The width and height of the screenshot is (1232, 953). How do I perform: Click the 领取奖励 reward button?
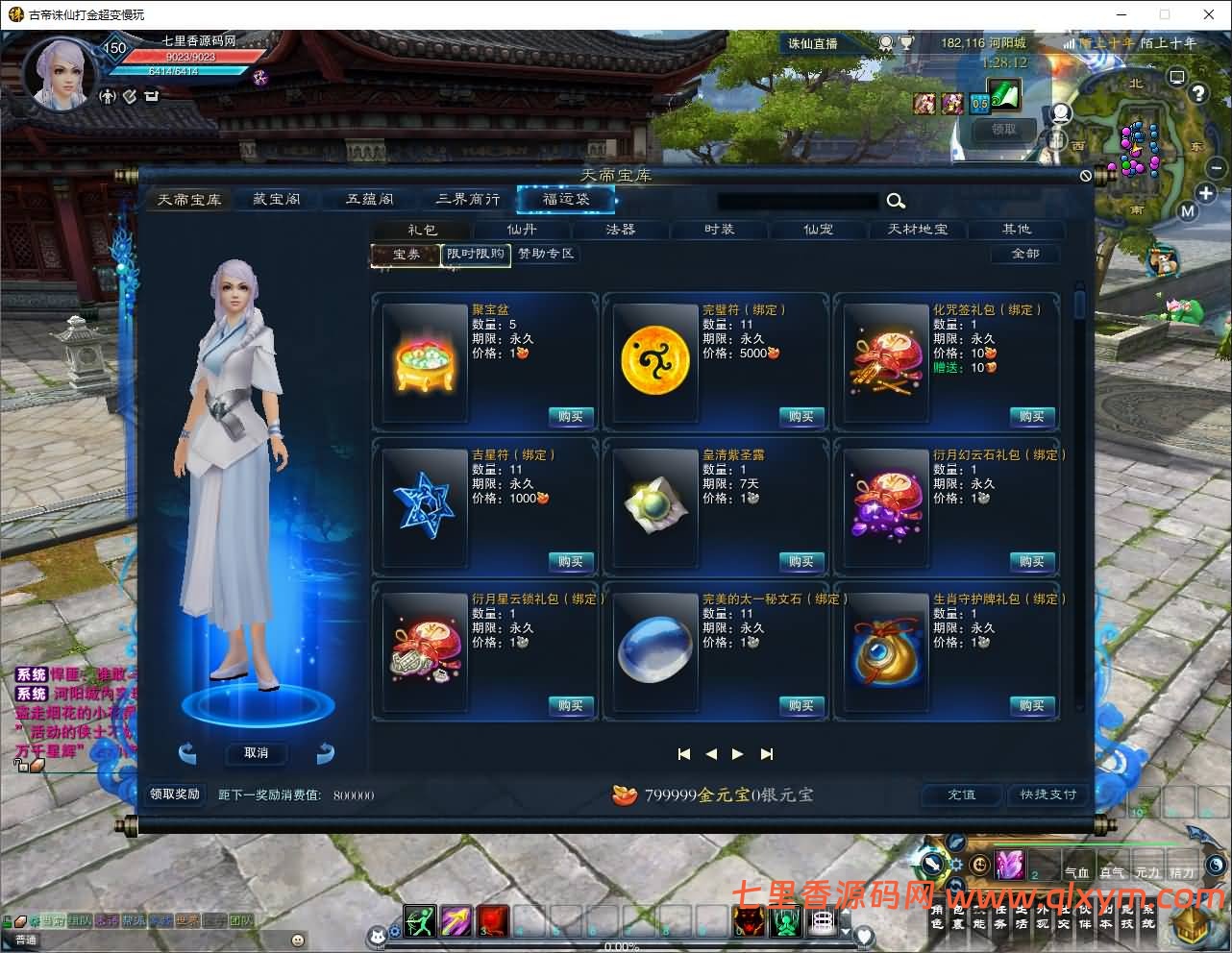tap(174, 794)
